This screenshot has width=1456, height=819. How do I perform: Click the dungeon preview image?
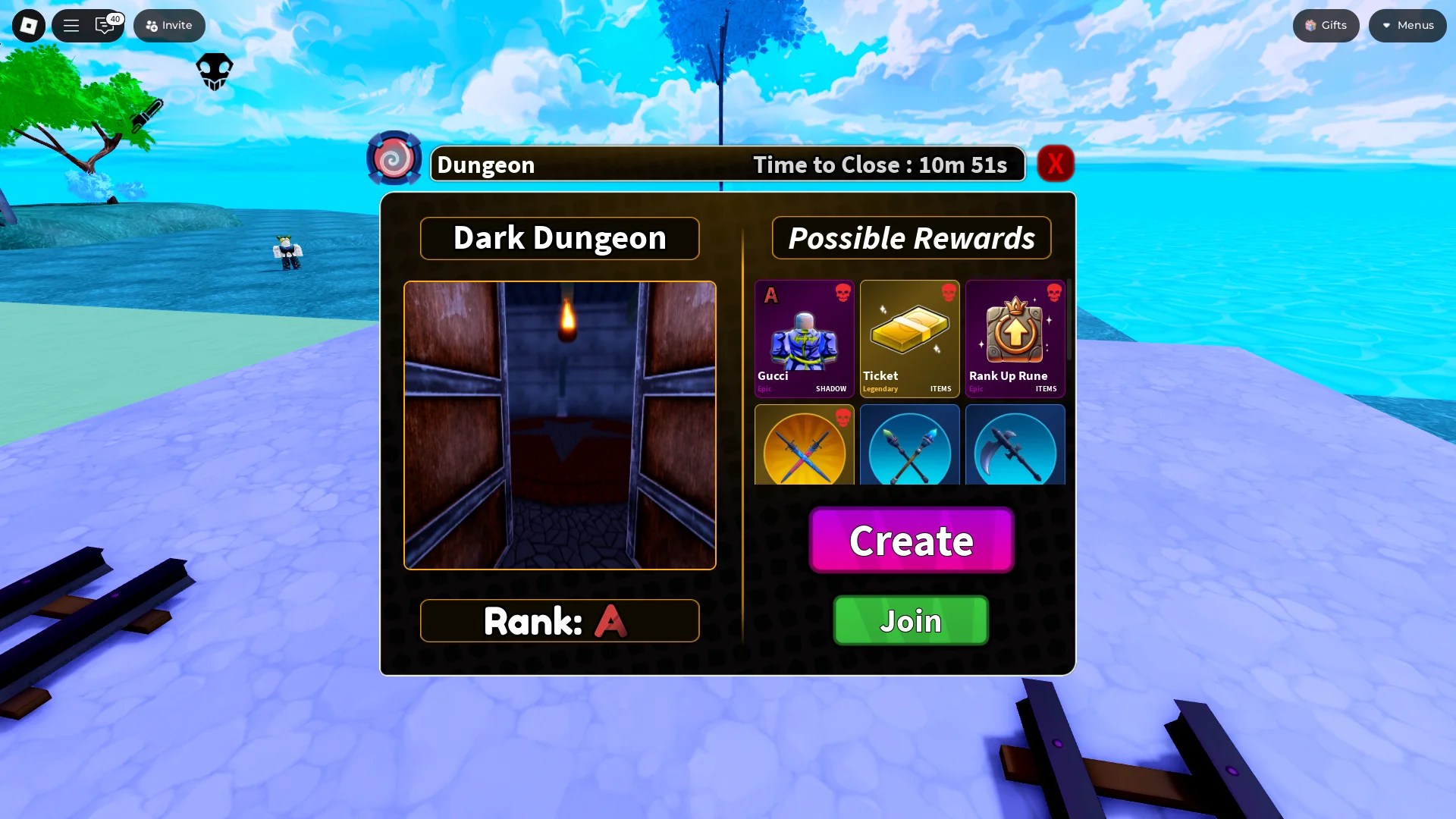[x=560, y=425]
